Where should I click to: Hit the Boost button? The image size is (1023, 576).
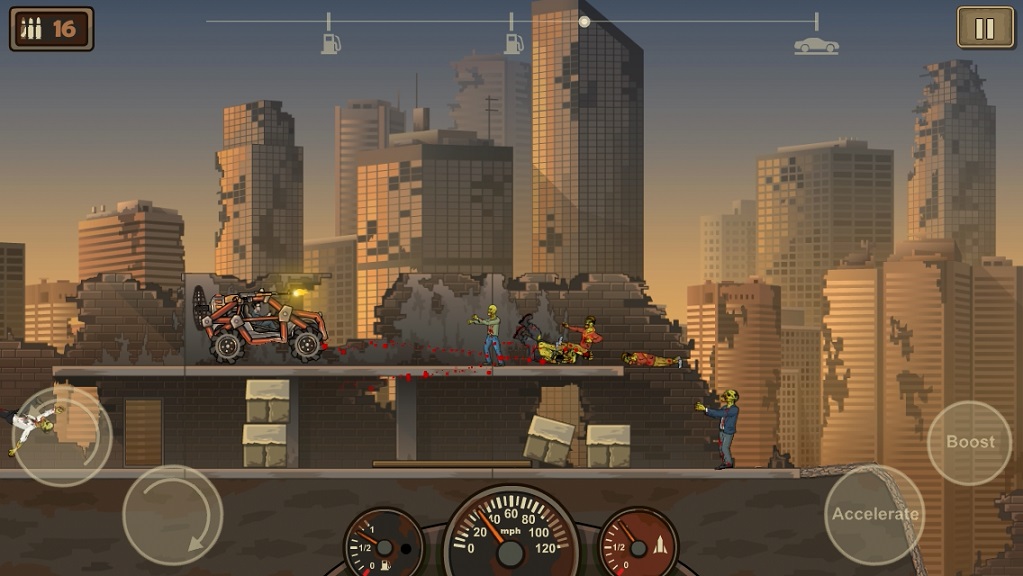(970, 442)
